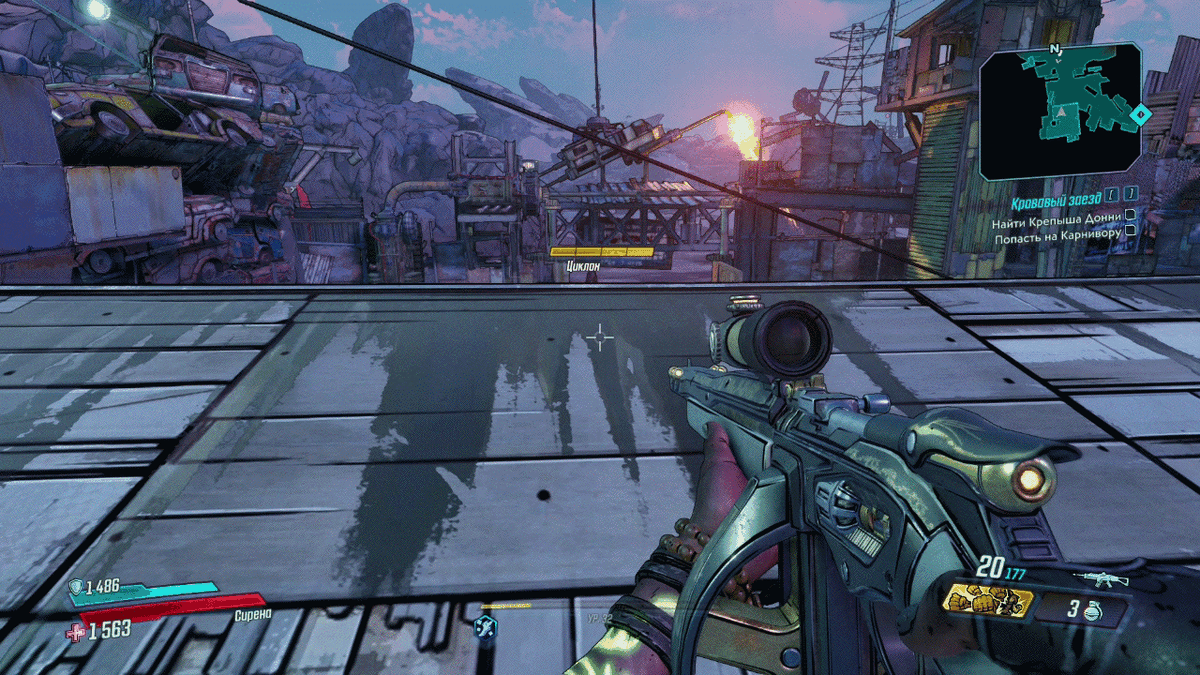Image resolution: width=1200 pixels, height=675 pixels.
Task: Open the minimap
Action: pos(1059,110)
